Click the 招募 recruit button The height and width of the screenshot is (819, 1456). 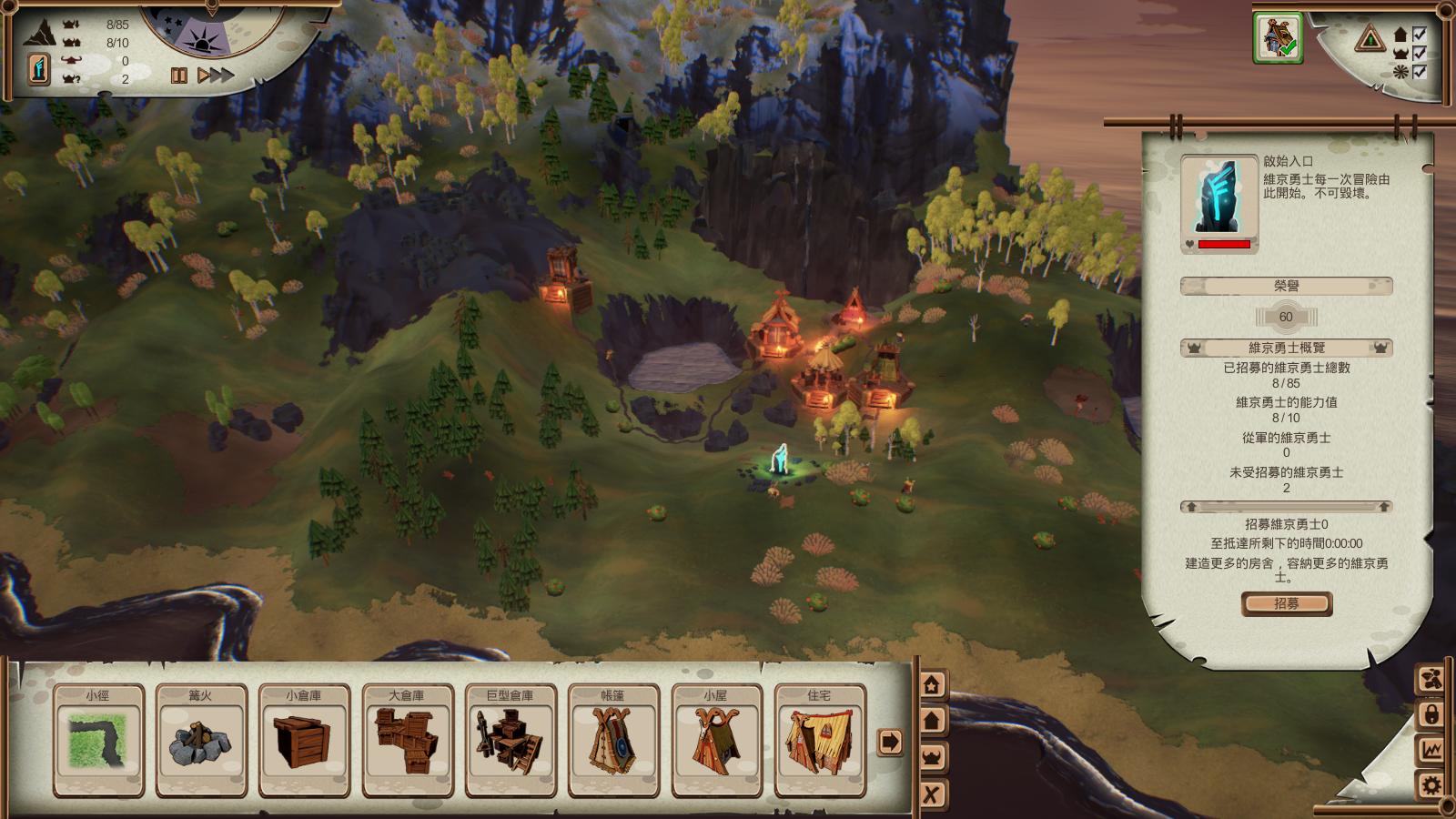coord(1287,603)
